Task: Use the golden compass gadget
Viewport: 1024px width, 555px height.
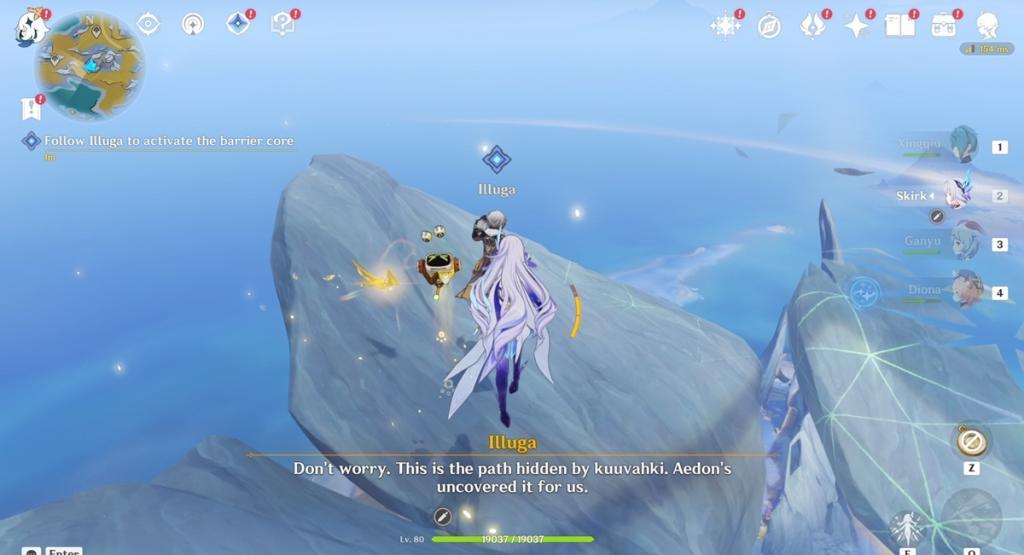Action: point(970,440)
